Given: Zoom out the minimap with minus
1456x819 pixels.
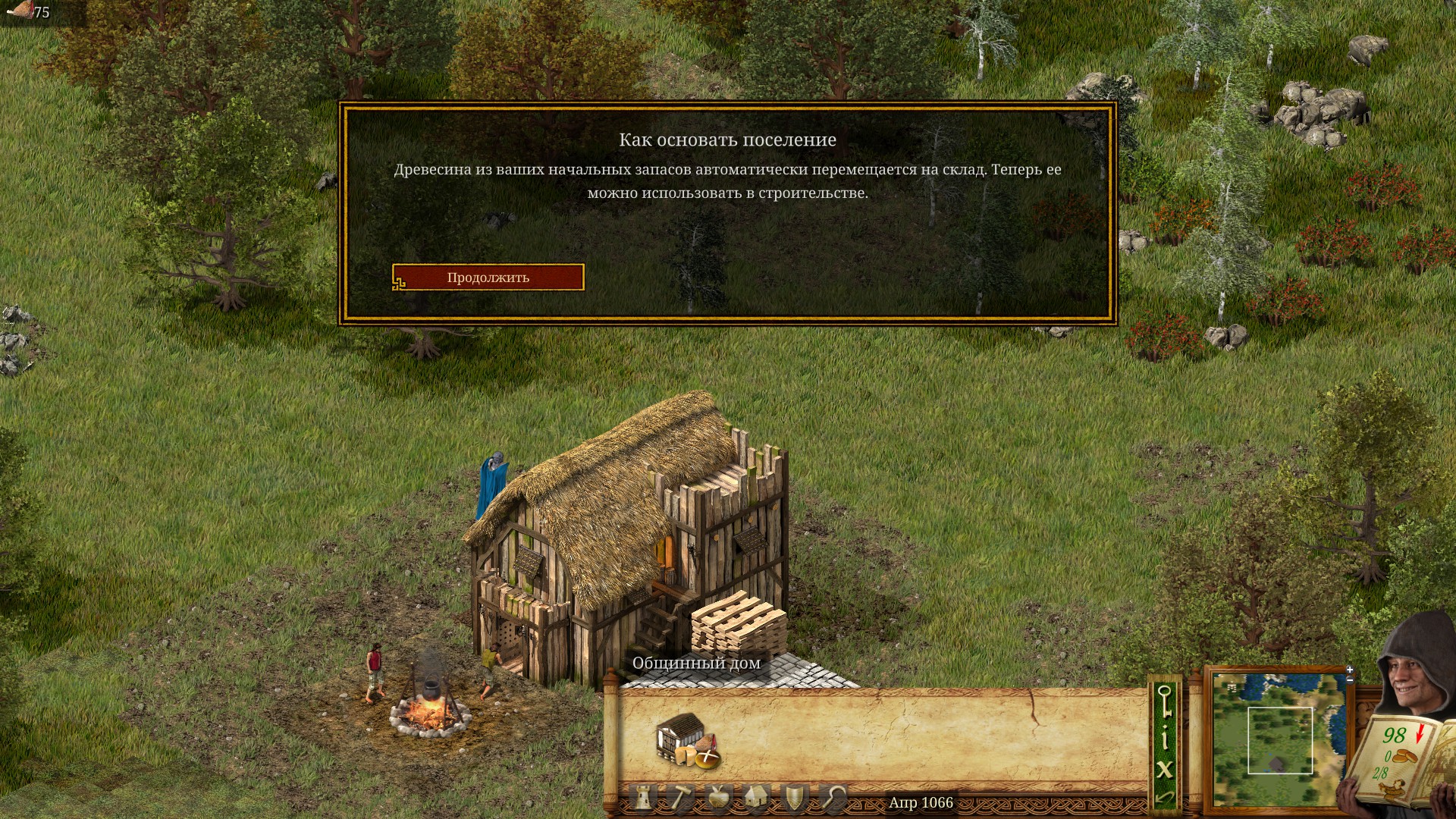Looking at the screenshot, I should pyautogui.click(x=1350, y=679).
